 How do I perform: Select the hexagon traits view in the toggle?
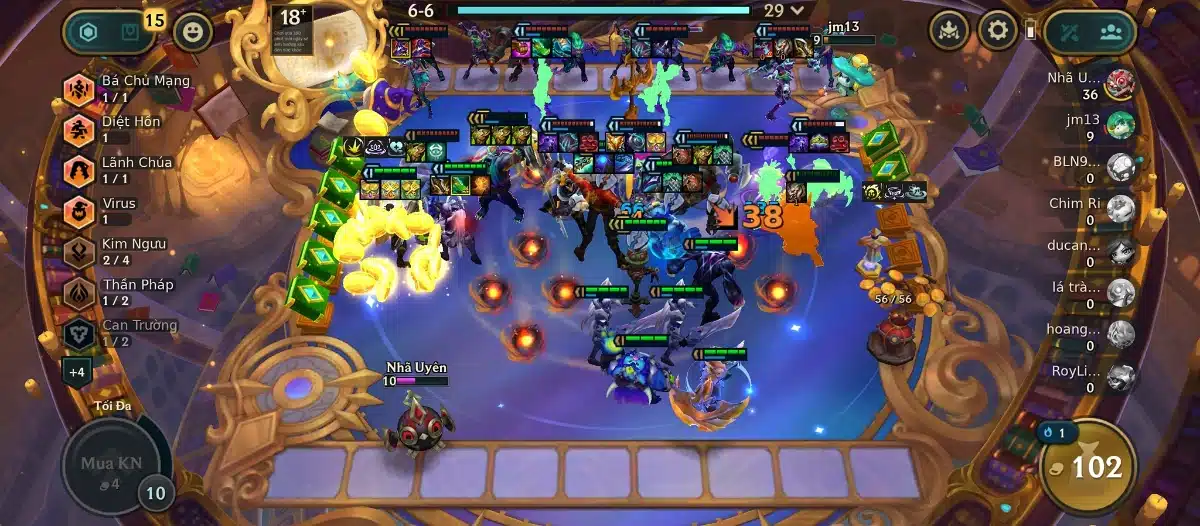89,32
